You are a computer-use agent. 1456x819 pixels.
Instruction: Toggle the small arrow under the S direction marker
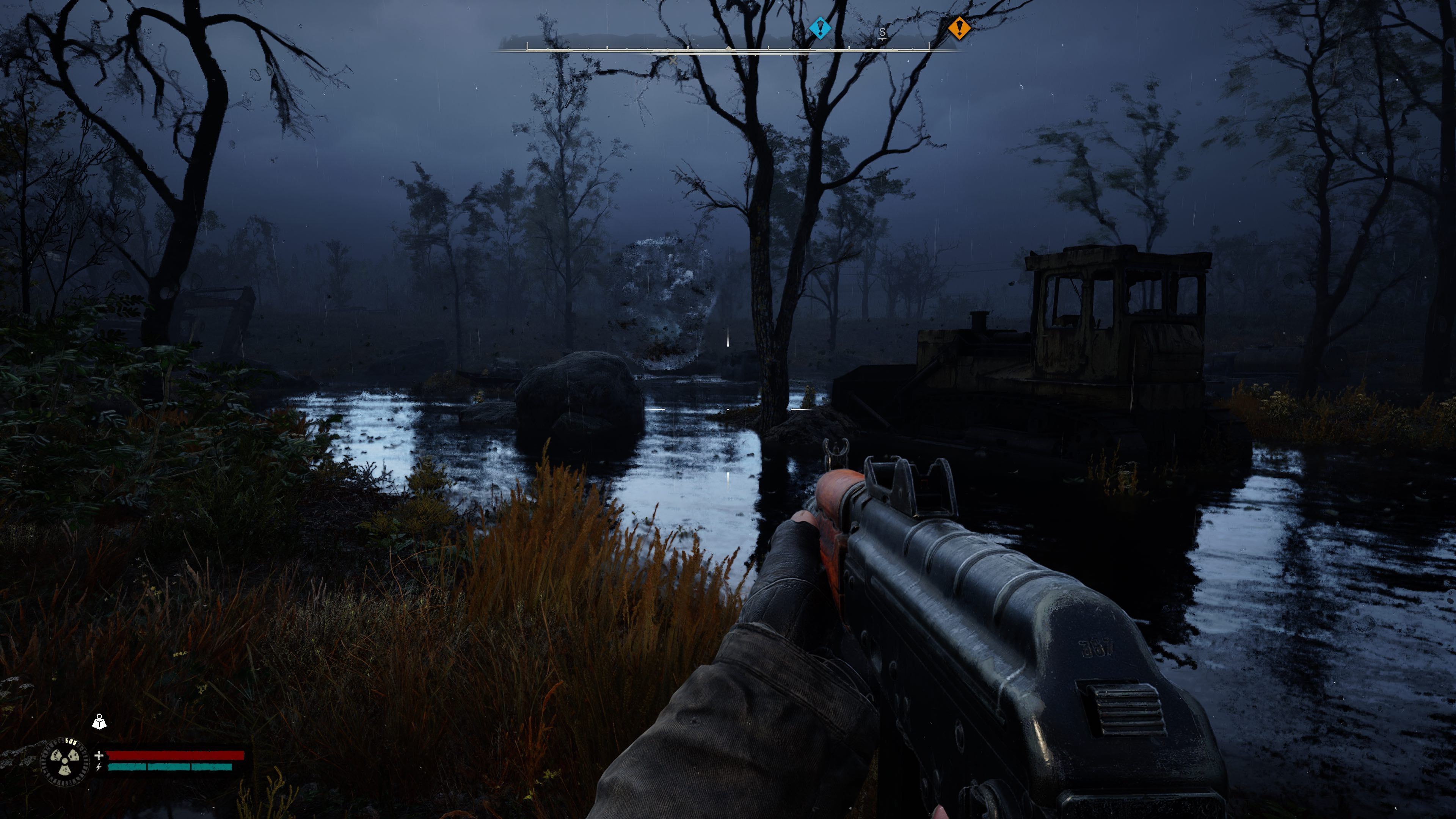point(883,39)
